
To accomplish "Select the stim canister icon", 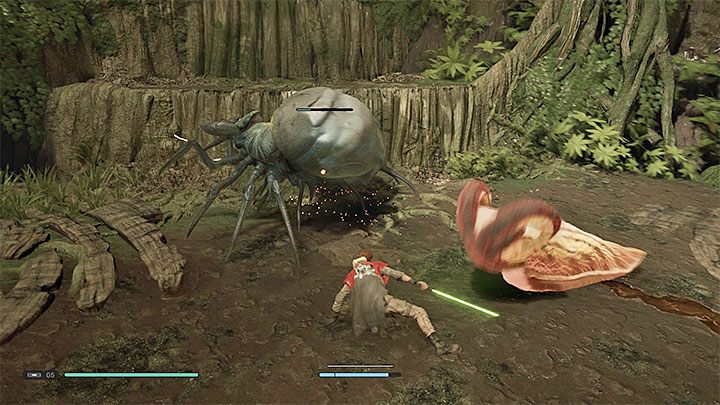I will click(35, 375).
